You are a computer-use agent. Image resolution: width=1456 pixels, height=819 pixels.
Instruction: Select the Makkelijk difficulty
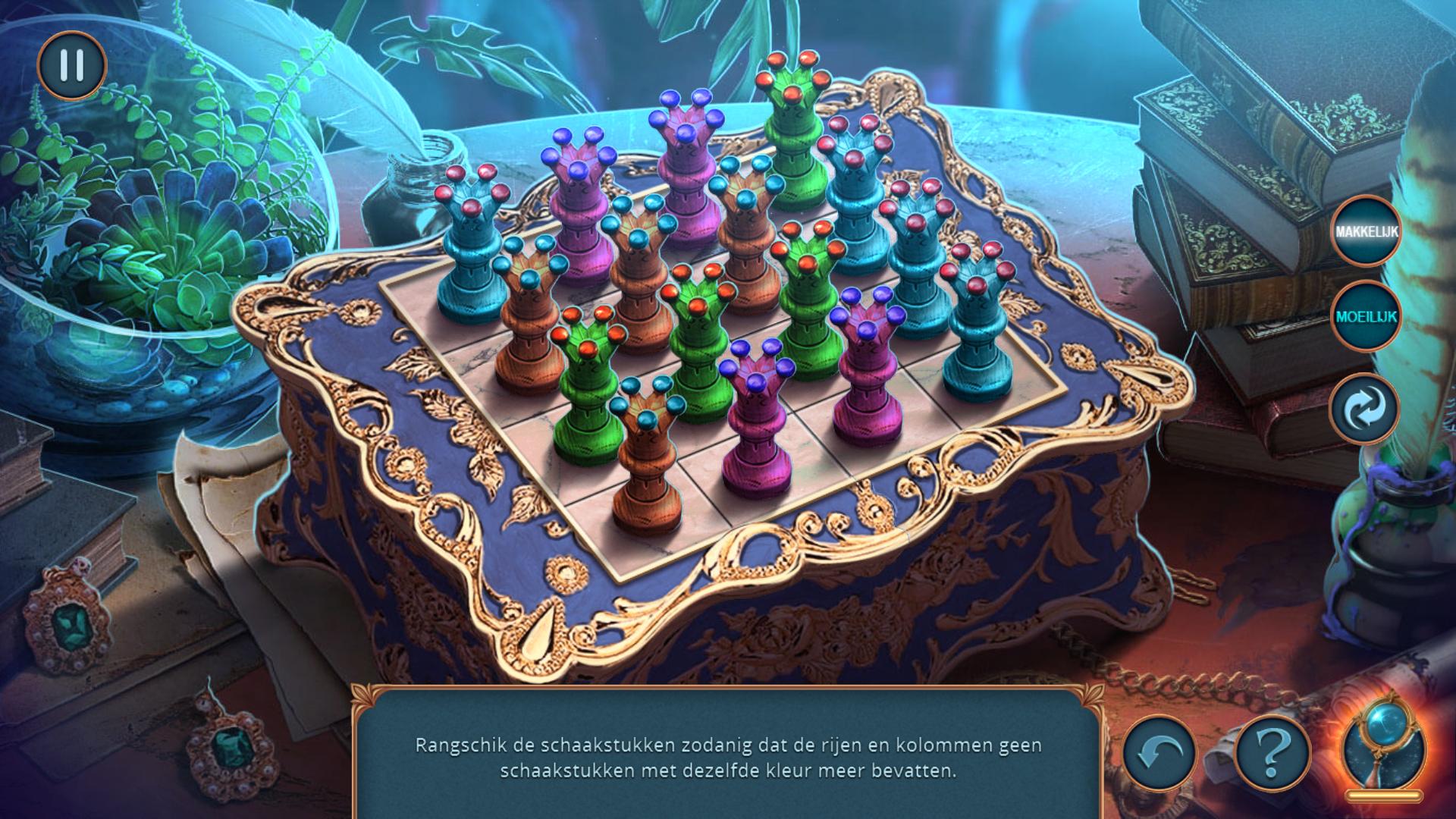1366,231
